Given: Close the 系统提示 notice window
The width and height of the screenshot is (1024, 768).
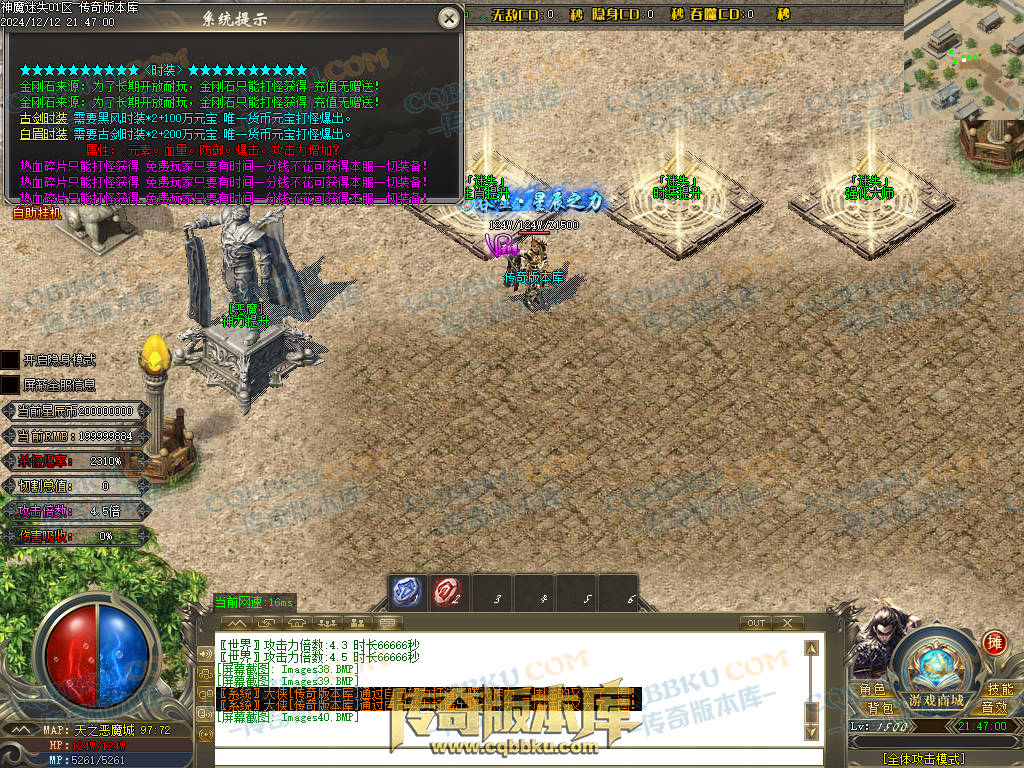Looking at the screenshot, I should click(450, 17).
